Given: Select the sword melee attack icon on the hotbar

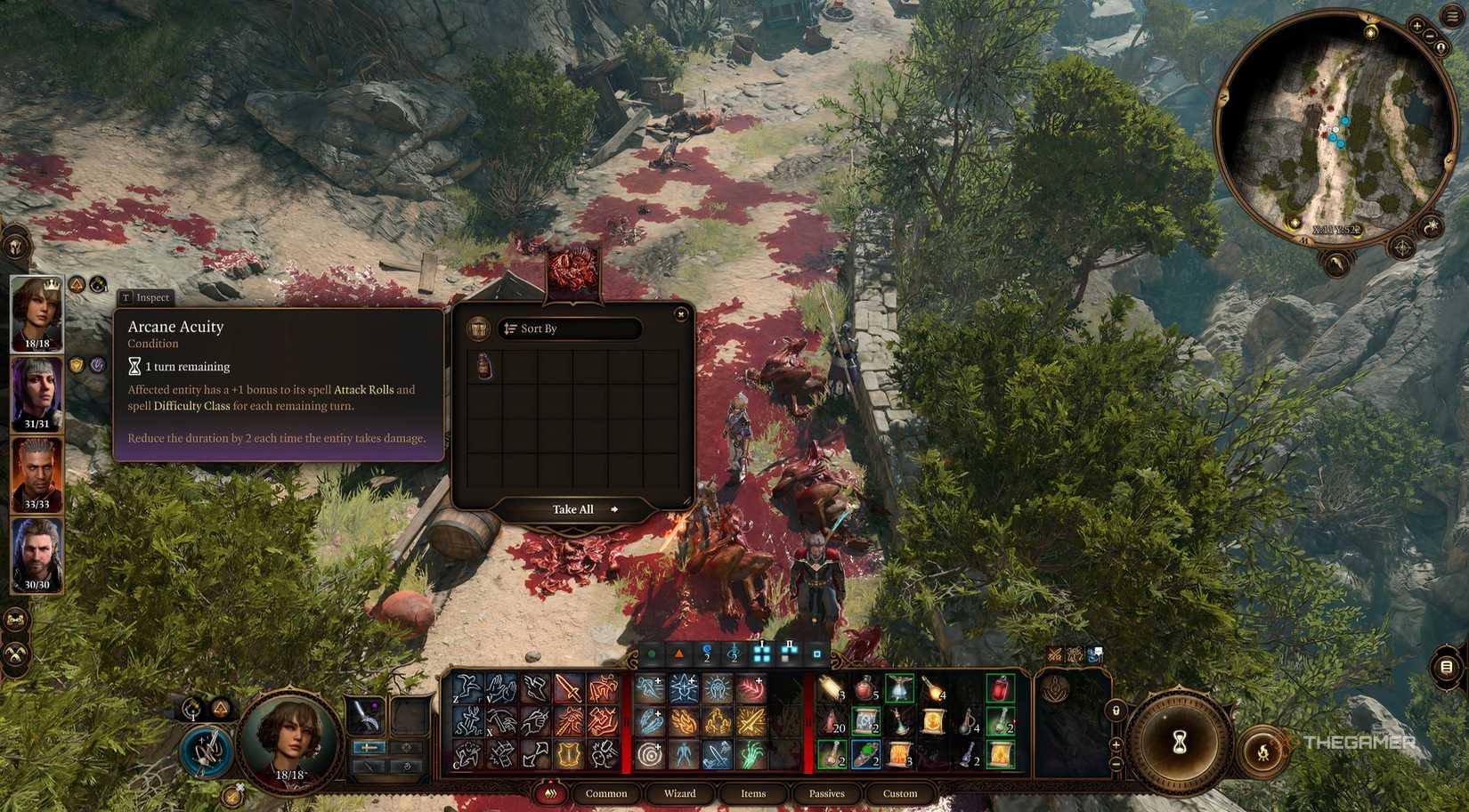Looking at the screenshot, I should [567, 691].
